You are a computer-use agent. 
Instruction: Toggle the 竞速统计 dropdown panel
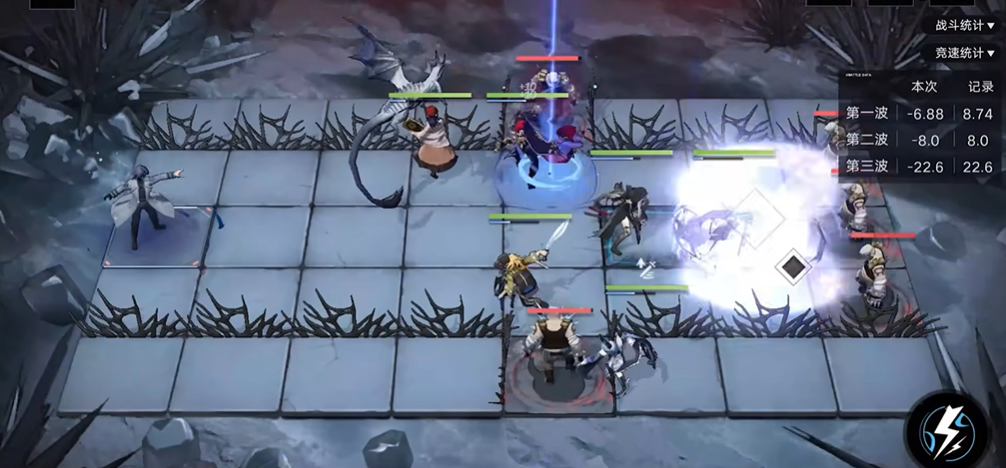(964, 53)
